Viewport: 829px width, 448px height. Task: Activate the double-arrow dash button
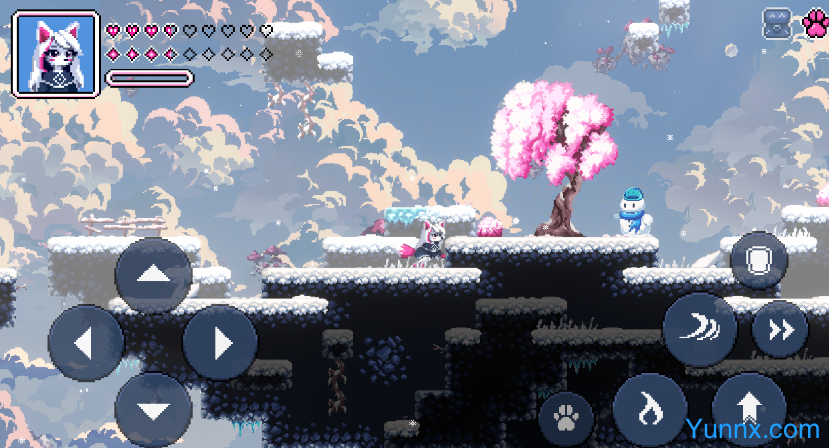click(x=780, y=330)
